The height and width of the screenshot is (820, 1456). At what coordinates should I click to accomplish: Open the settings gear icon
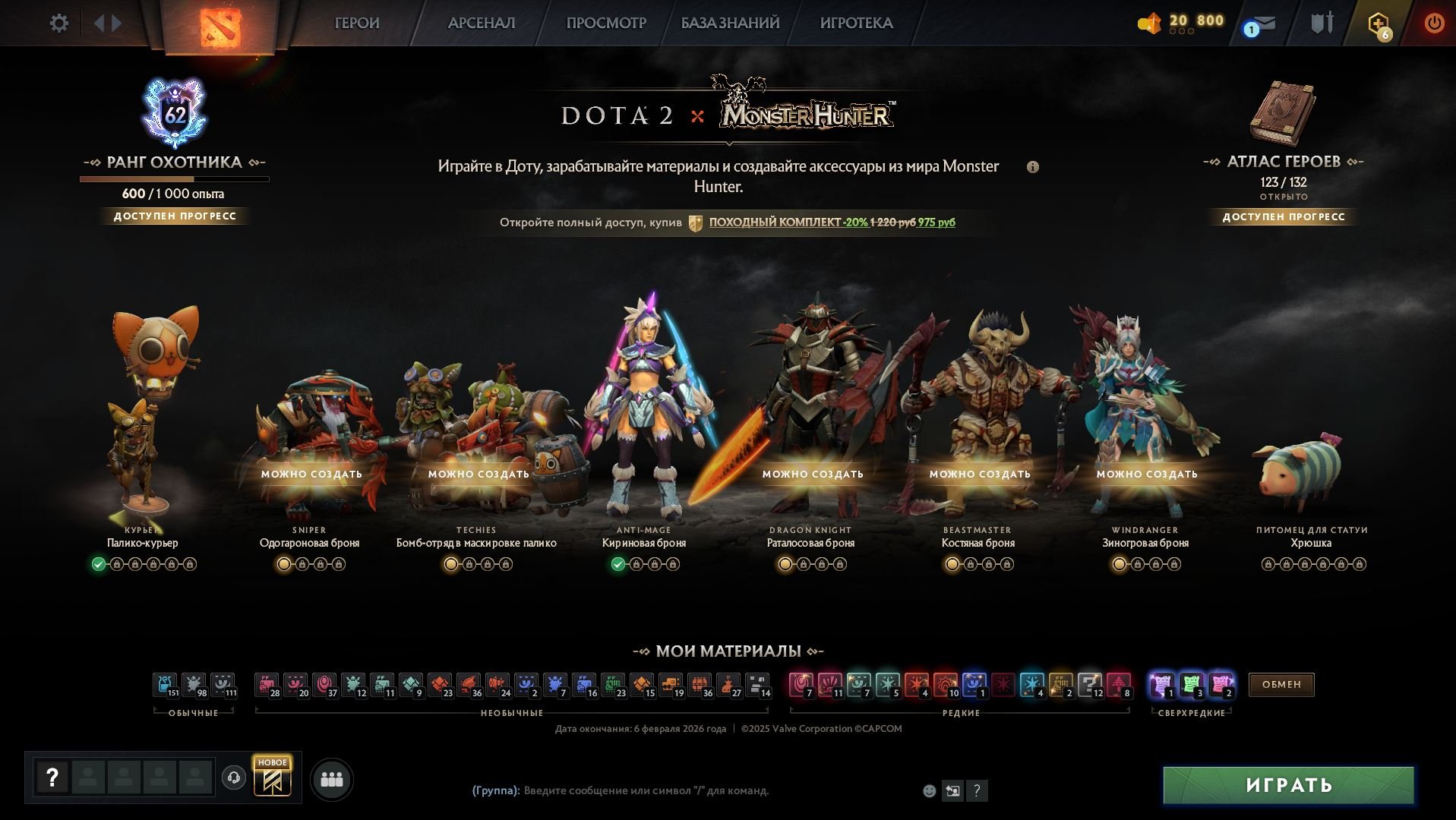point(58,23)
